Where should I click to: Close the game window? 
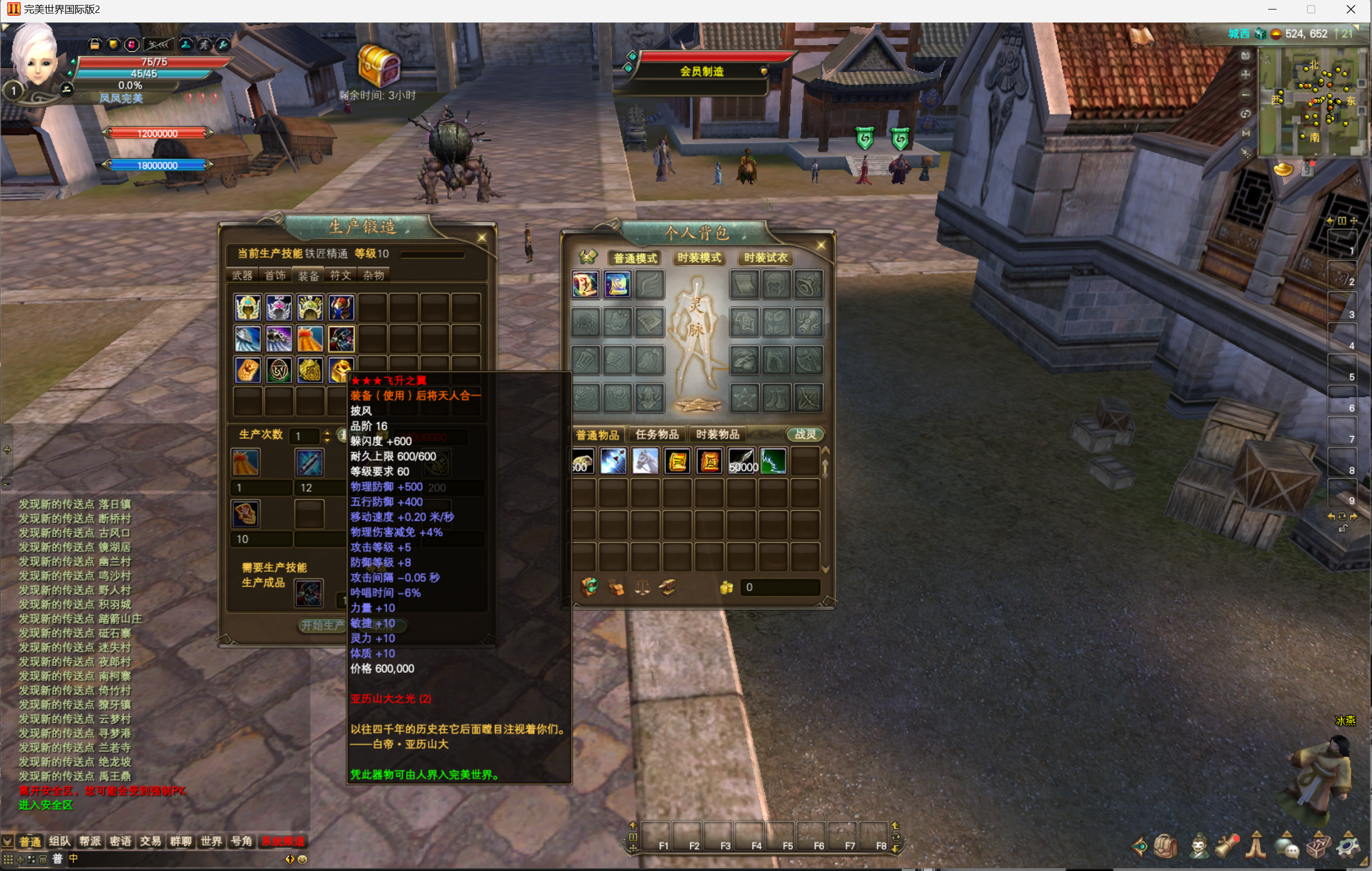[x=1350, y=10]
